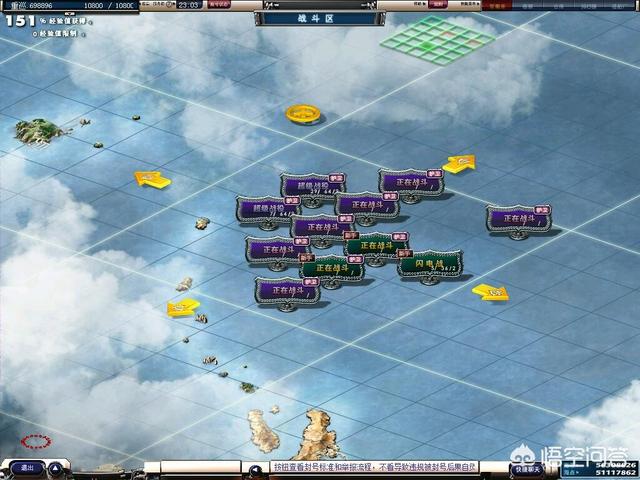Open the 快速聊天 quick chat button
Screen dimensions: 640x480
525,468
